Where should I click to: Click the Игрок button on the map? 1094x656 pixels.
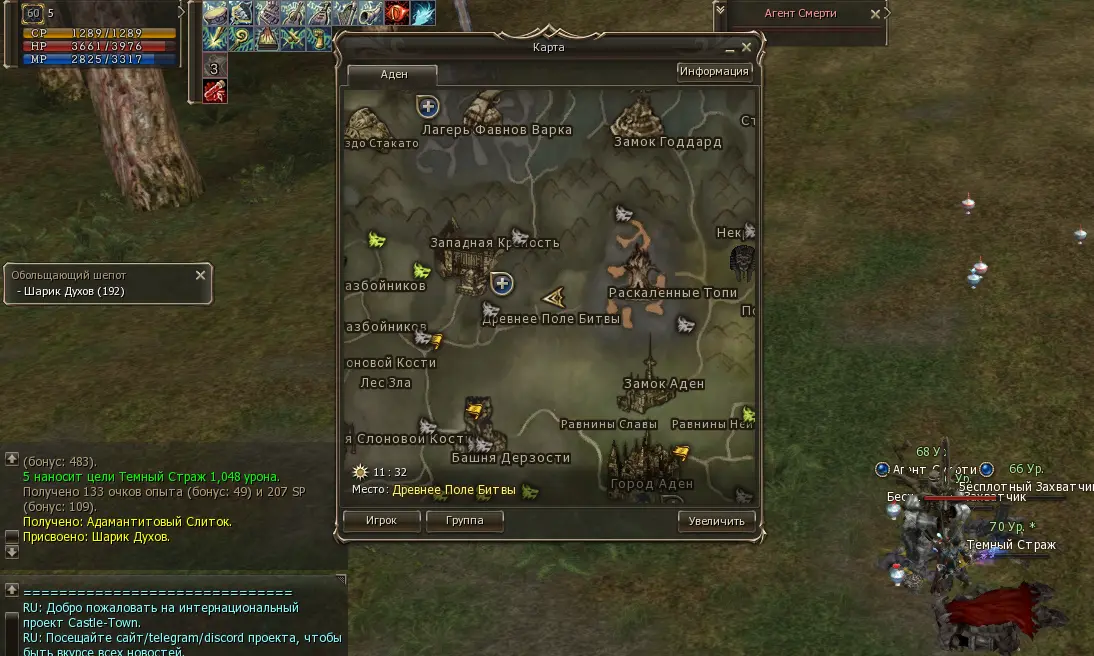click(x=380, y=521)
